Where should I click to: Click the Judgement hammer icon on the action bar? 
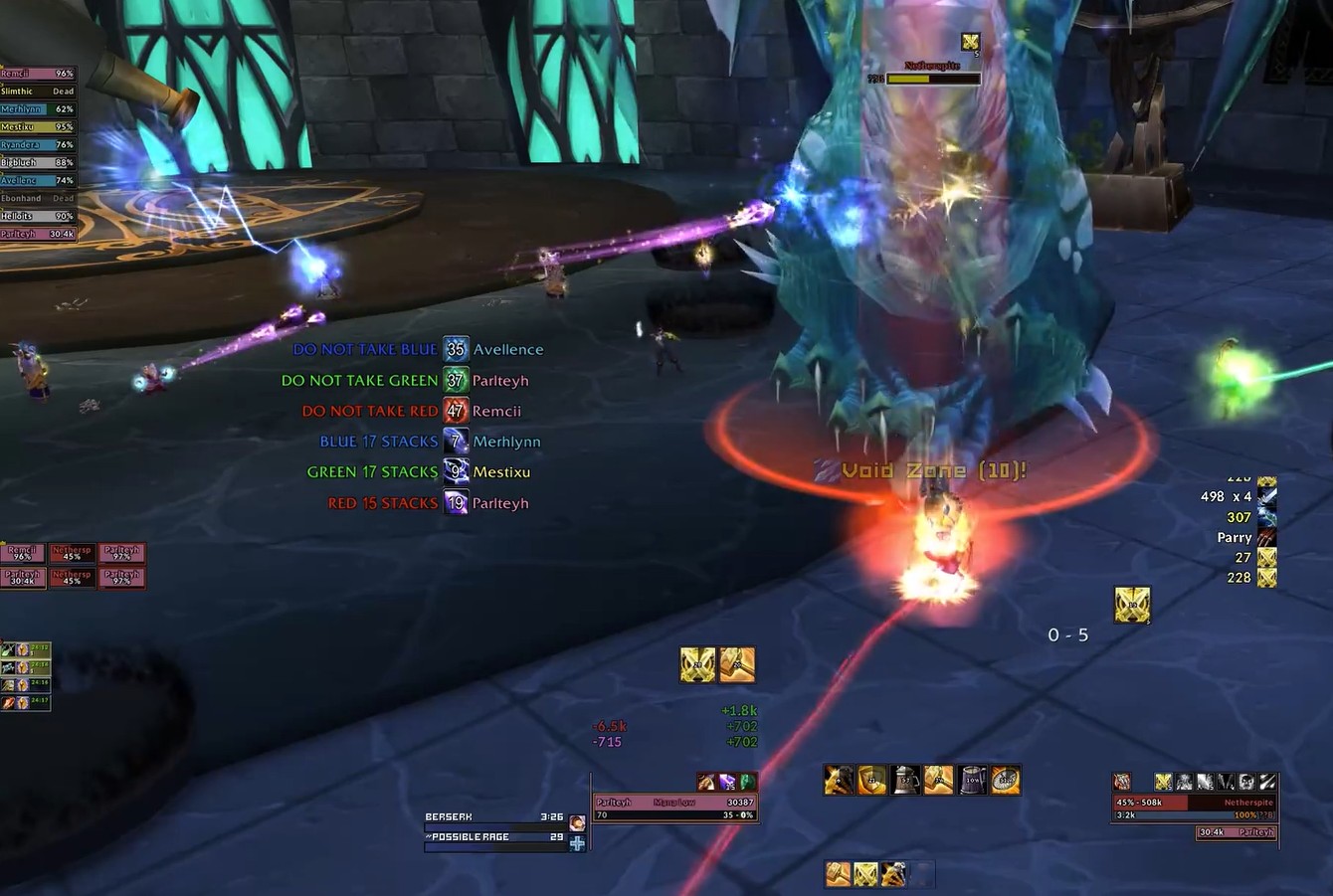940,781
